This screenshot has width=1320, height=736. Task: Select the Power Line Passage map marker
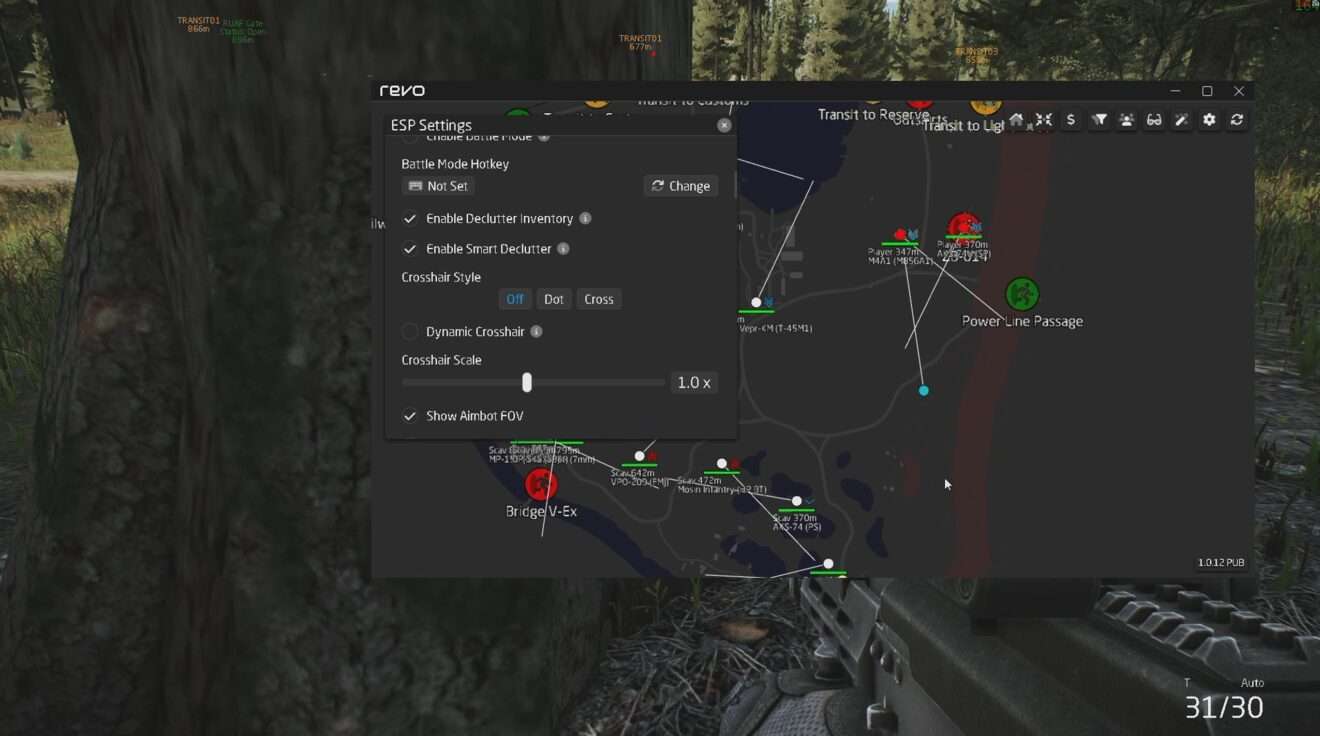point(1021,294)
